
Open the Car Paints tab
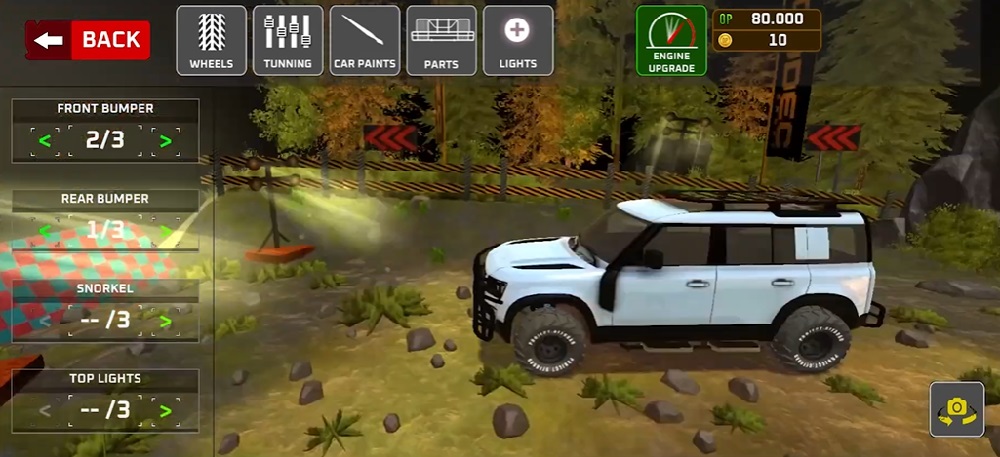[365, 40]
